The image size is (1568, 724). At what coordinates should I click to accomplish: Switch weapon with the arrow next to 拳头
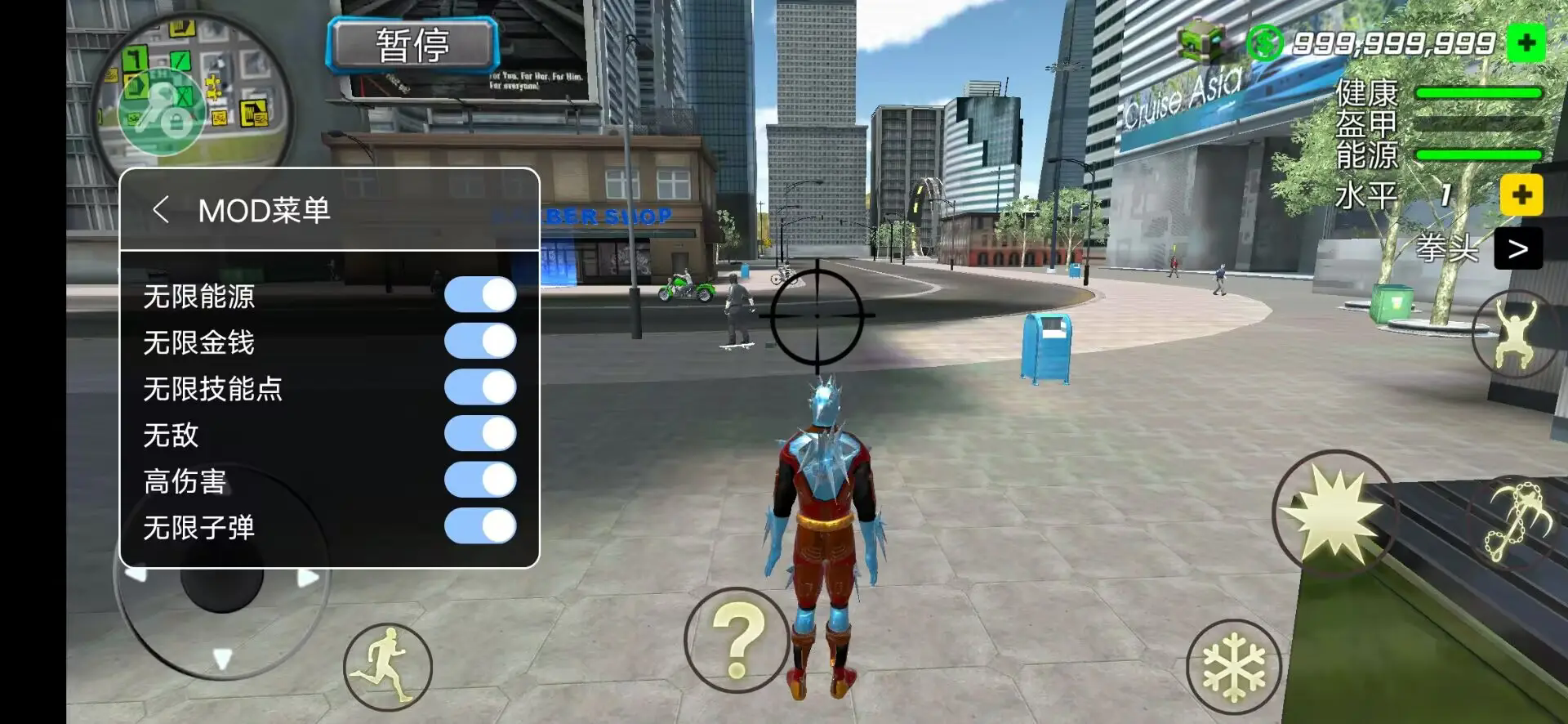tap(1517, 248)
